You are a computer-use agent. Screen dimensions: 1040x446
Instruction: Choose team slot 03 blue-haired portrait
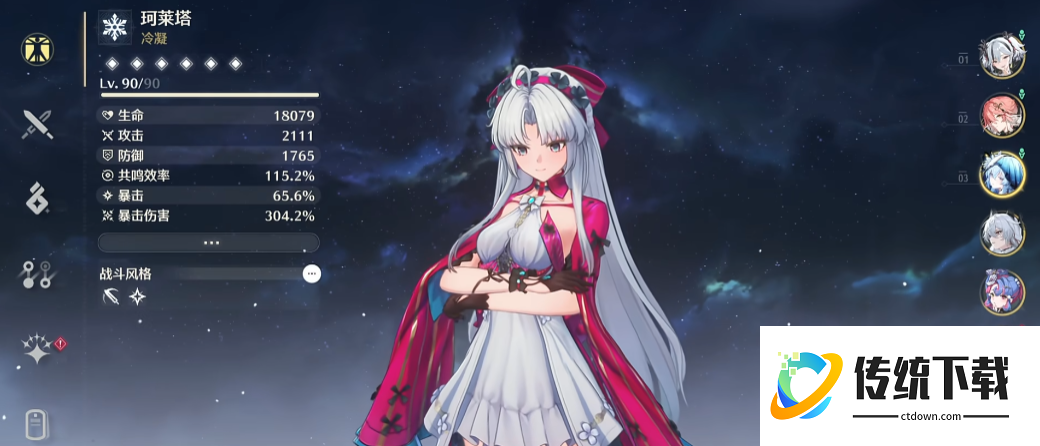pos(1002,174)
